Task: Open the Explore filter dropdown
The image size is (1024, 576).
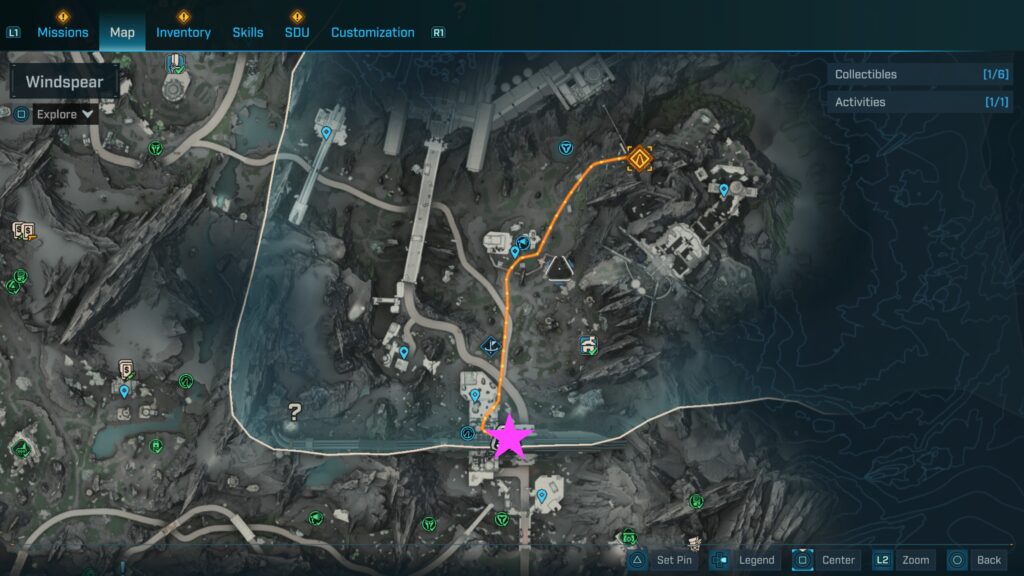Action: point(65,114)
